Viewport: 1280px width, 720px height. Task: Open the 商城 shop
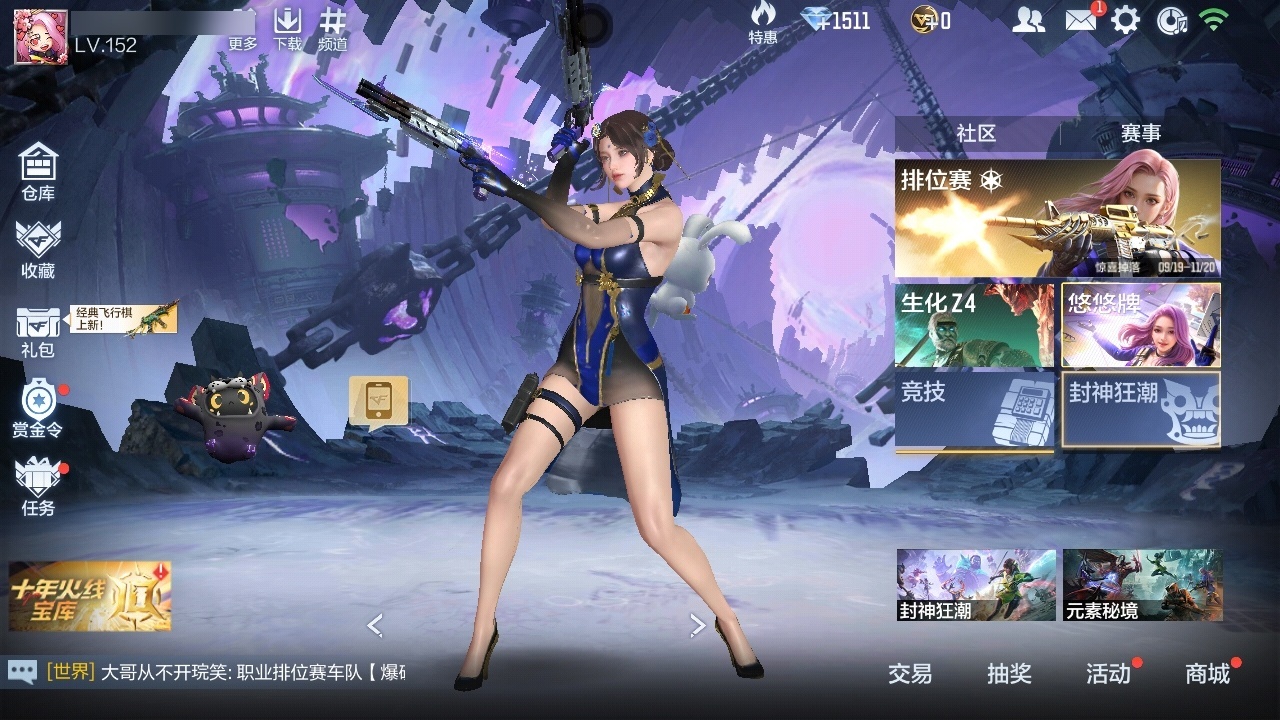[1207, 674]
